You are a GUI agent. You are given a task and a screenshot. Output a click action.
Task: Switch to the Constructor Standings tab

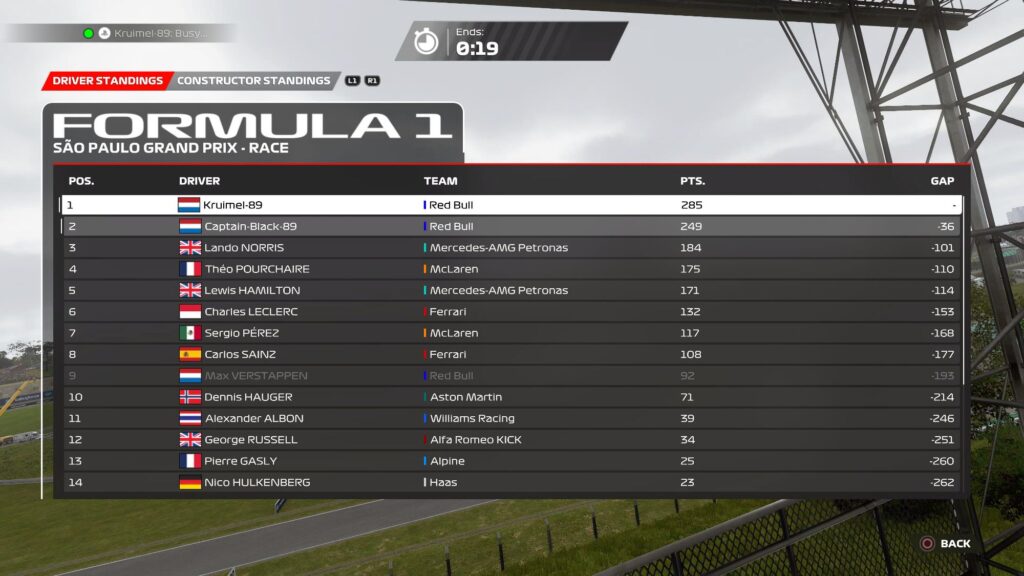click(x=253, y=81)
